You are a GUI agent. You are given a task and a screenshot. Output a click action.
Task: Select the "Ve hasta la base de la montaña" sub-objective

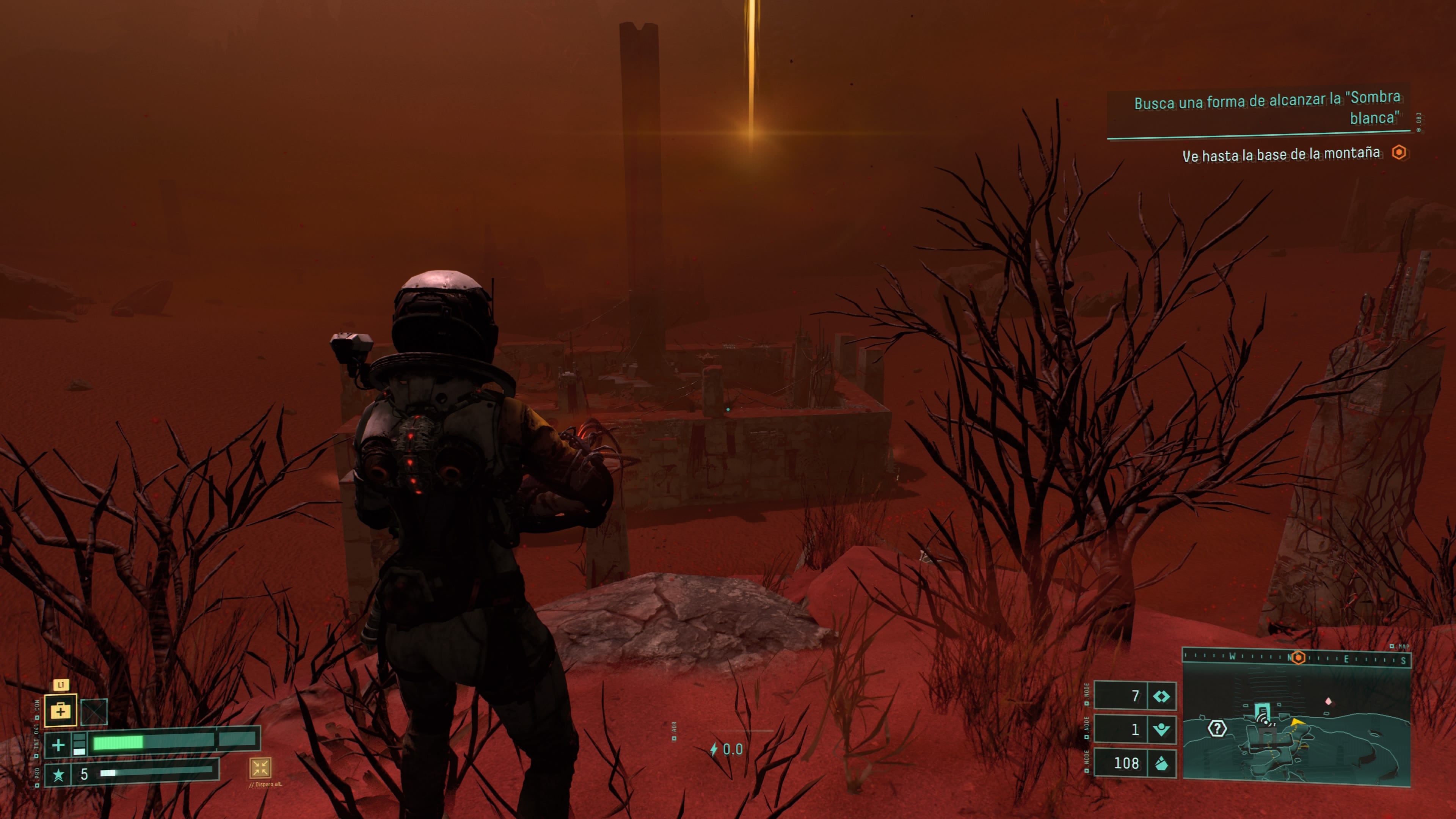[1281, 154]
